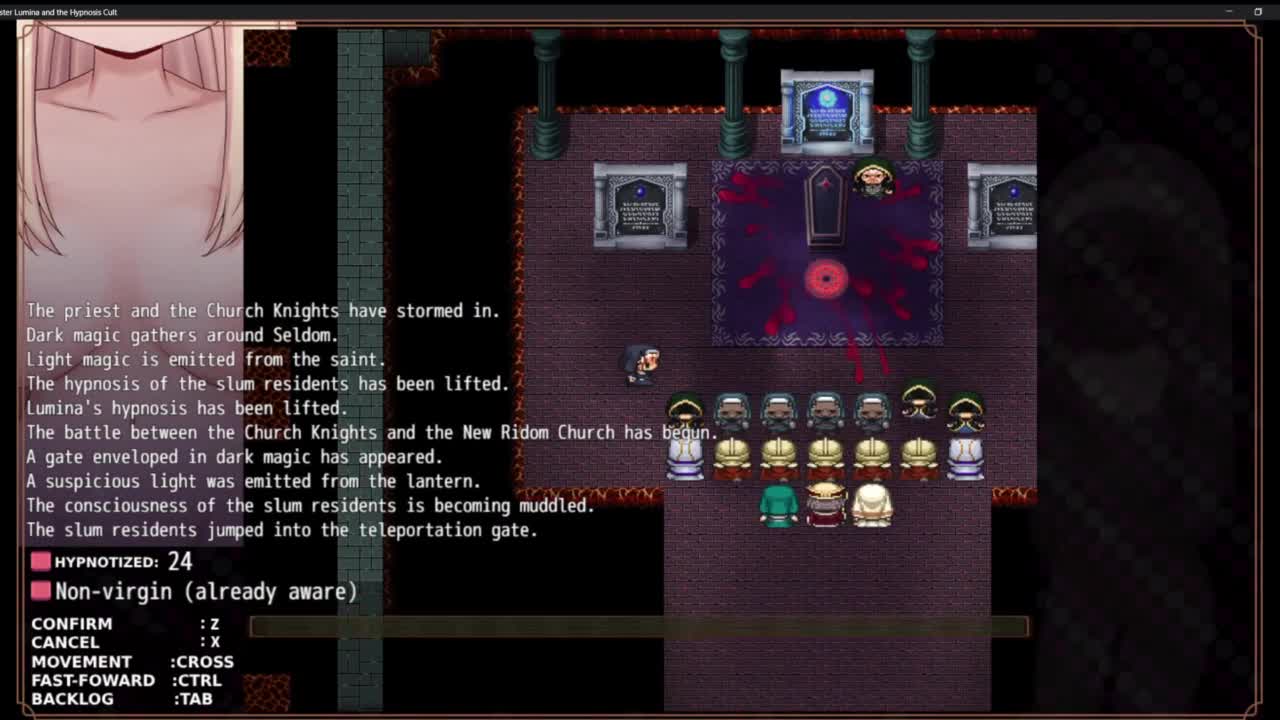This screenshot has width=1280, height=720.
Task: Restore down the game window
Action: click(1258, 11)
